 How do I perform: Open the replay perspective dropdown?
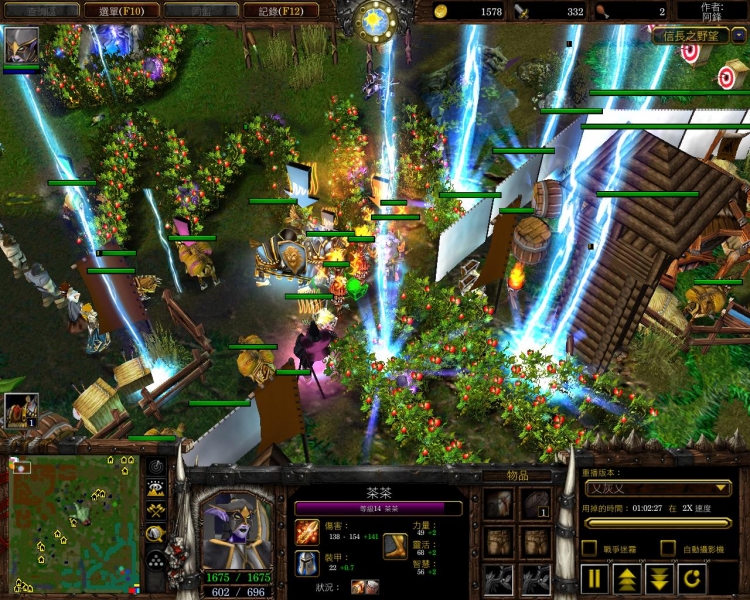[x=657, y=489]
